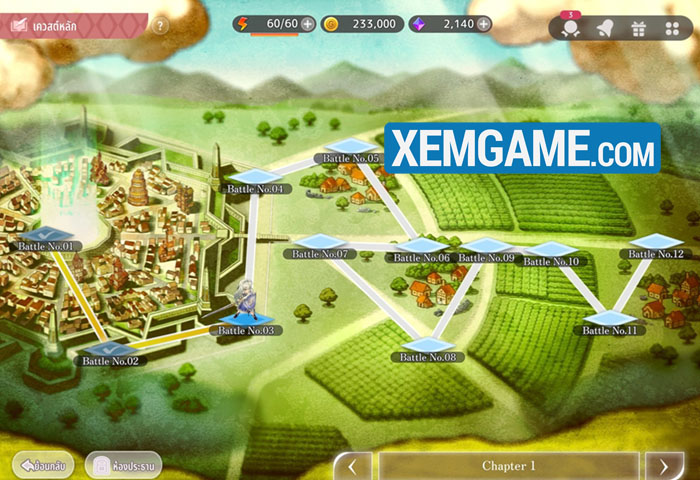The width and height of the screenshot is (700, 480).
Task: Add stamina with the plus button
Action: click(x=307, y=24)
